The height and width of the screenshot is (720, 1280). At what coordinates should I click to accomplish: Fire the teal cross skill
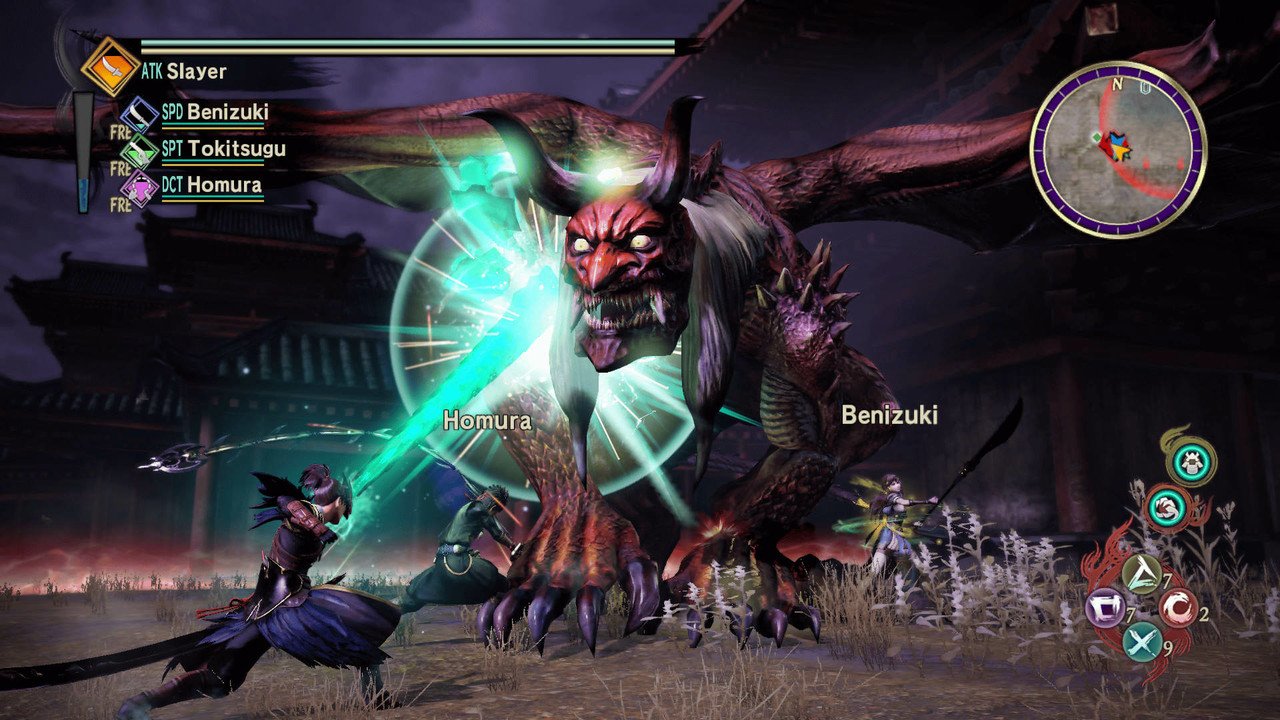(1142, 643)
